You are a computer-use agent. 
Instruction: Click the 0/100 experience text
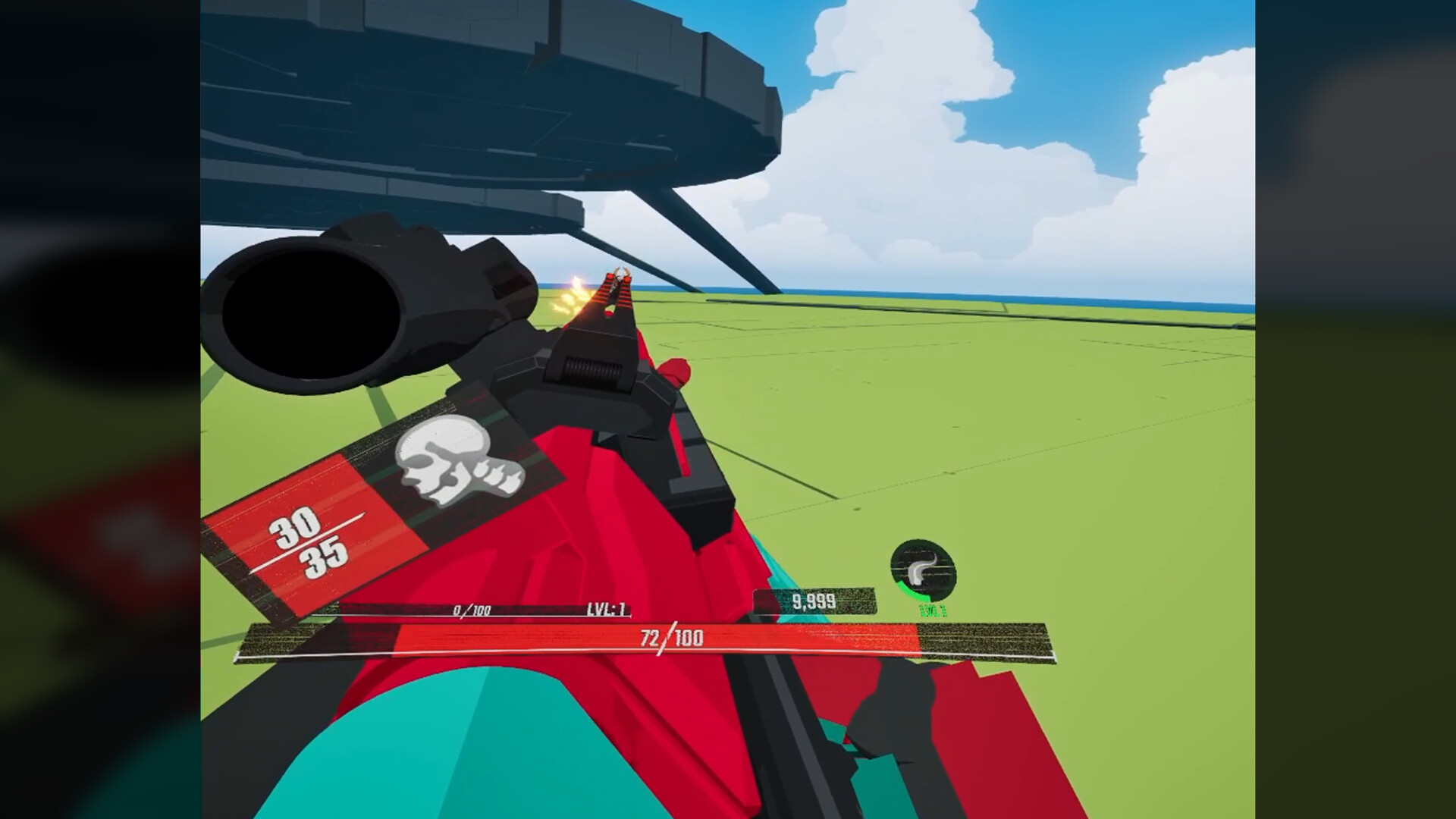(470, 610)
